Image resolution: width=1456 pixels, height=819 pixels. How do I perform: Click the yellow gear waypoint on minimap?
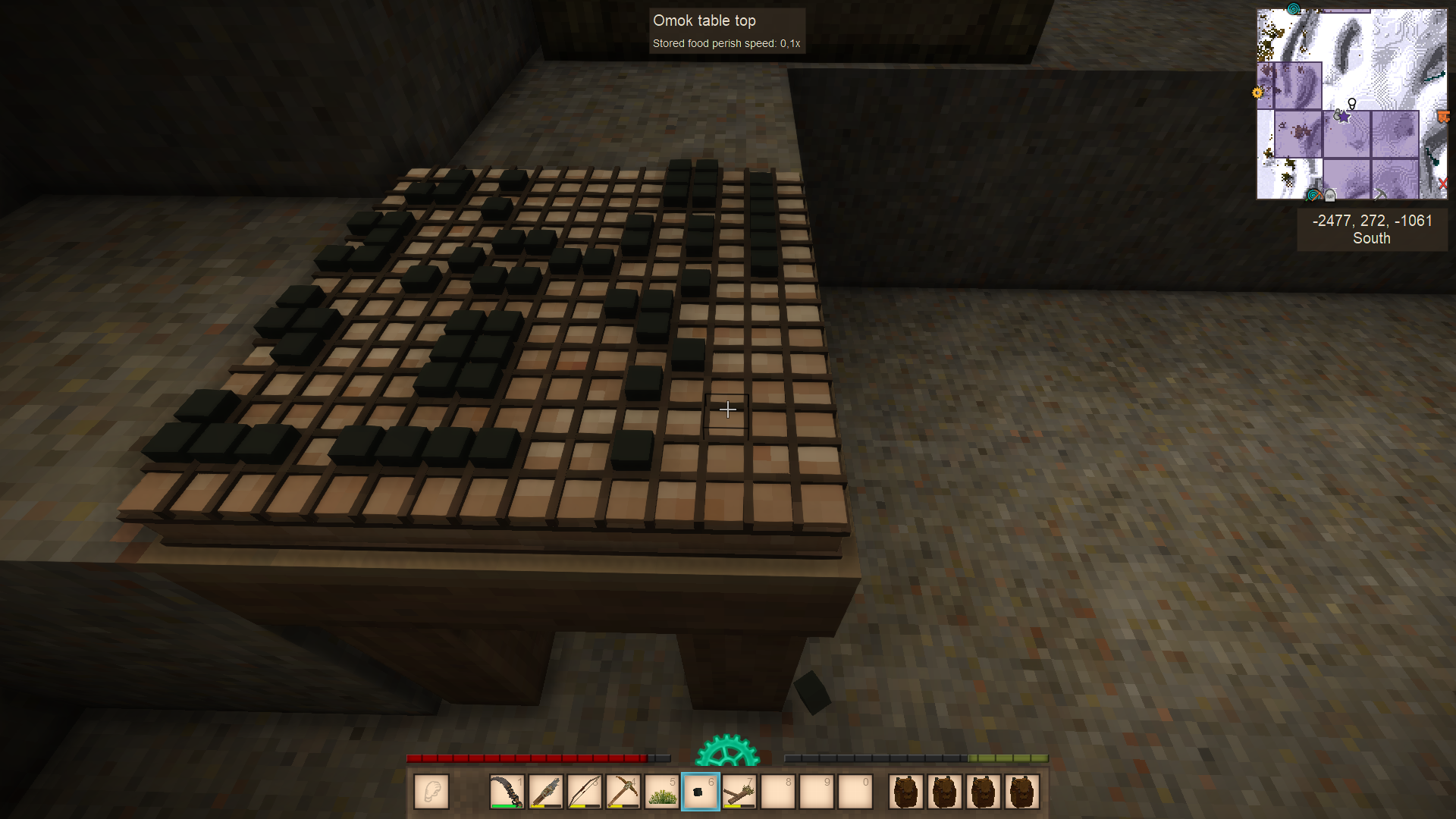click(x=1258, y=92)
